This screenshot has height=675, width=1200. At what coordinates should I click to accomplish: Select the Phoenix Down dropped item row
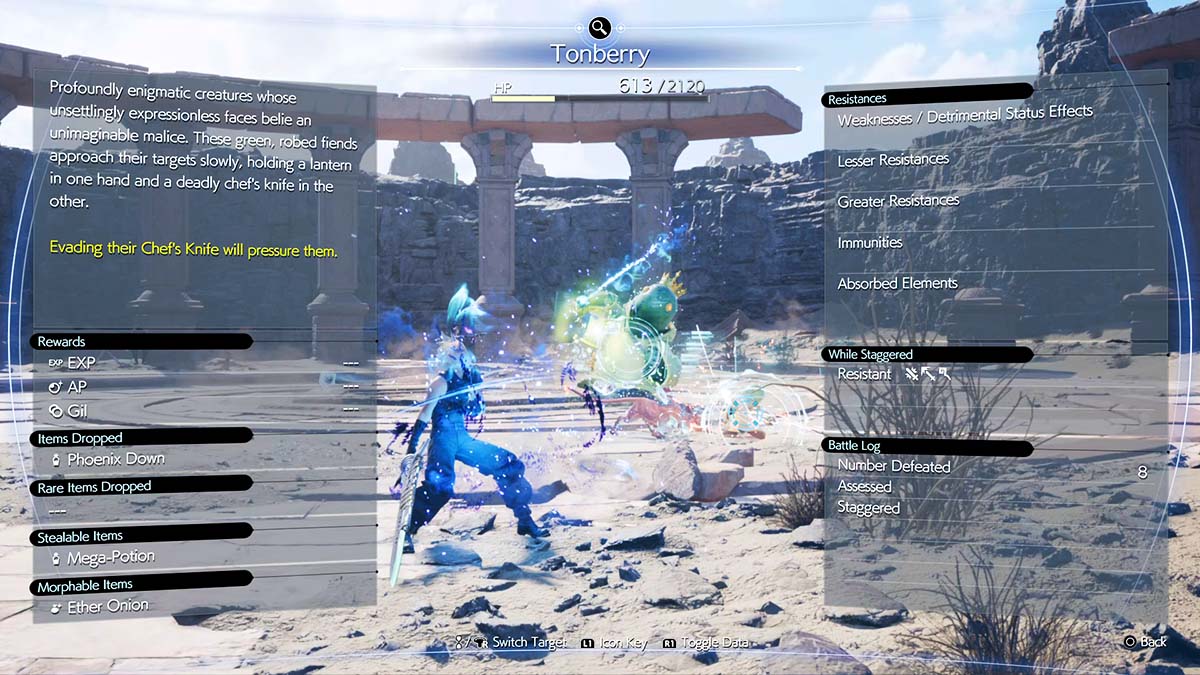115,459
